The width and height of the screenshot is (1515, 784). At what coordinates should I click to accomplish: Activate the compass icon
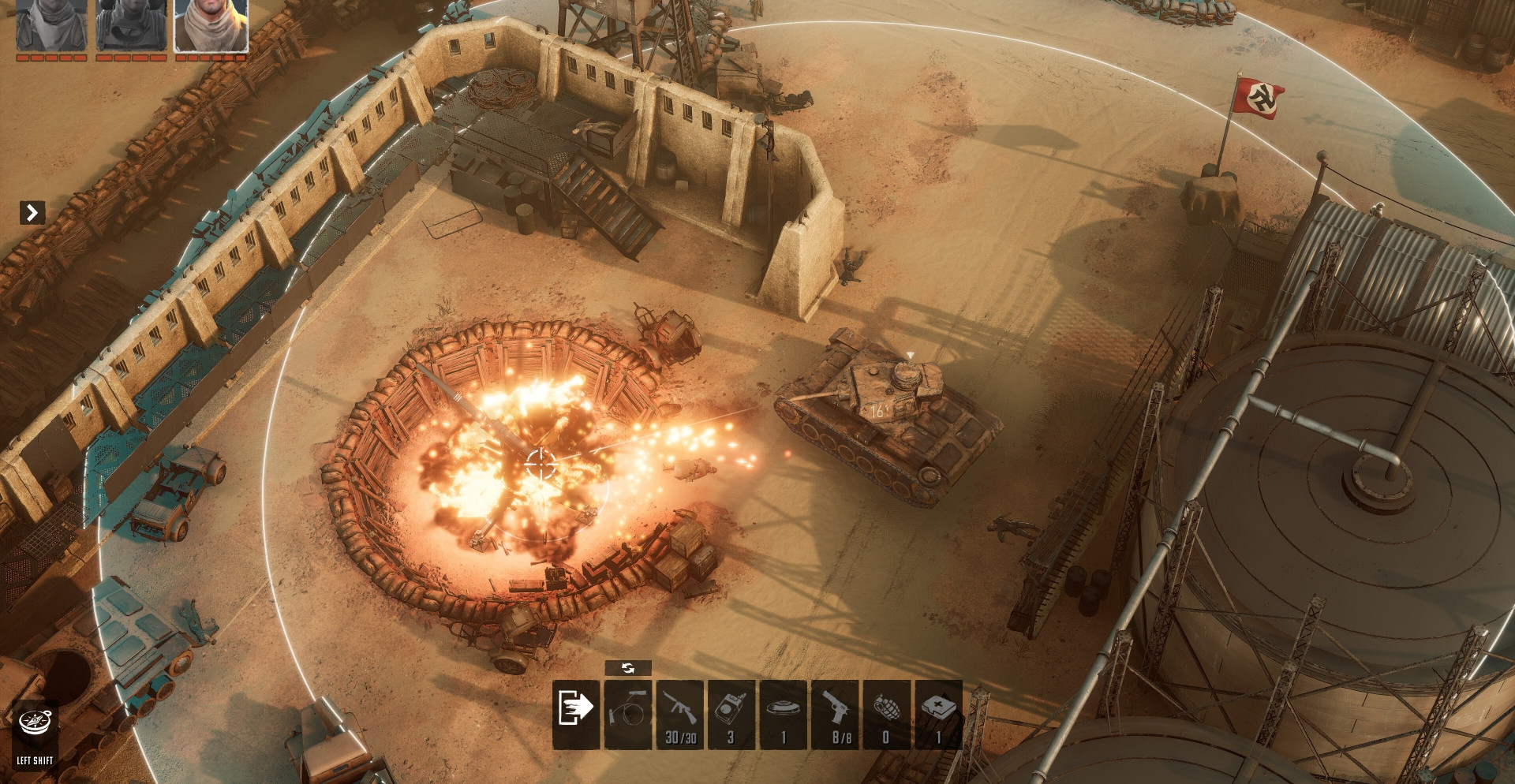tap(35, 722)
